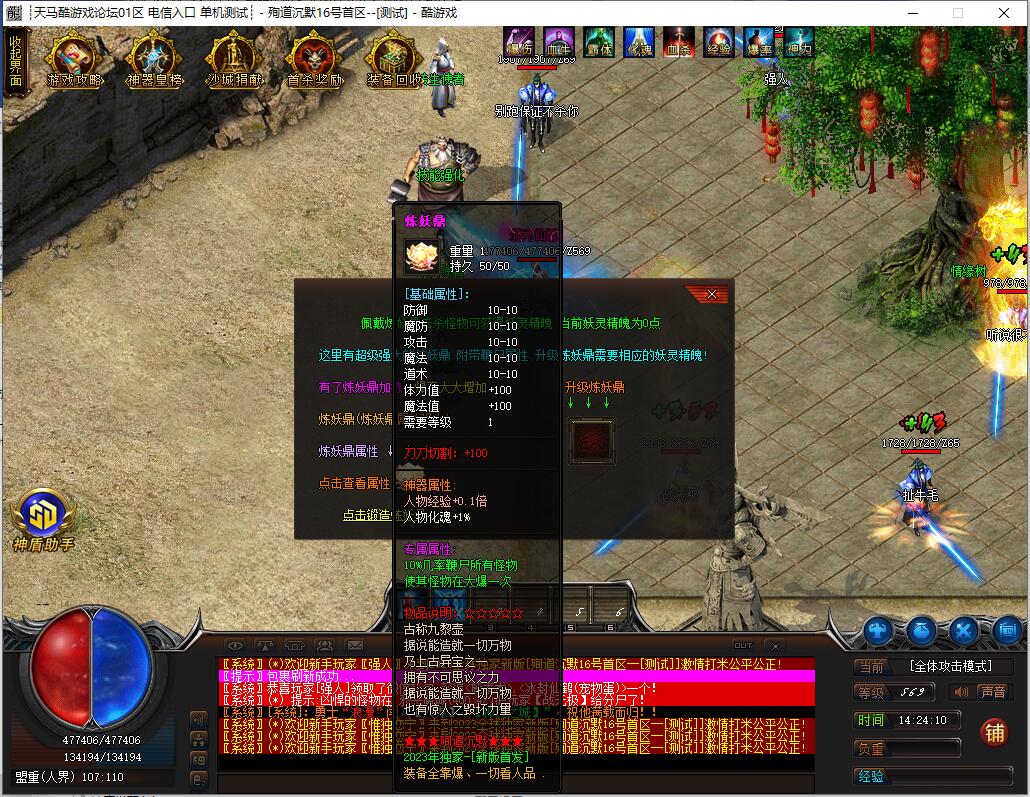This screenshot has height=797, width=1030.
Task: Minimize the game window
Action: pyautogui.click(x=912, y=13)
